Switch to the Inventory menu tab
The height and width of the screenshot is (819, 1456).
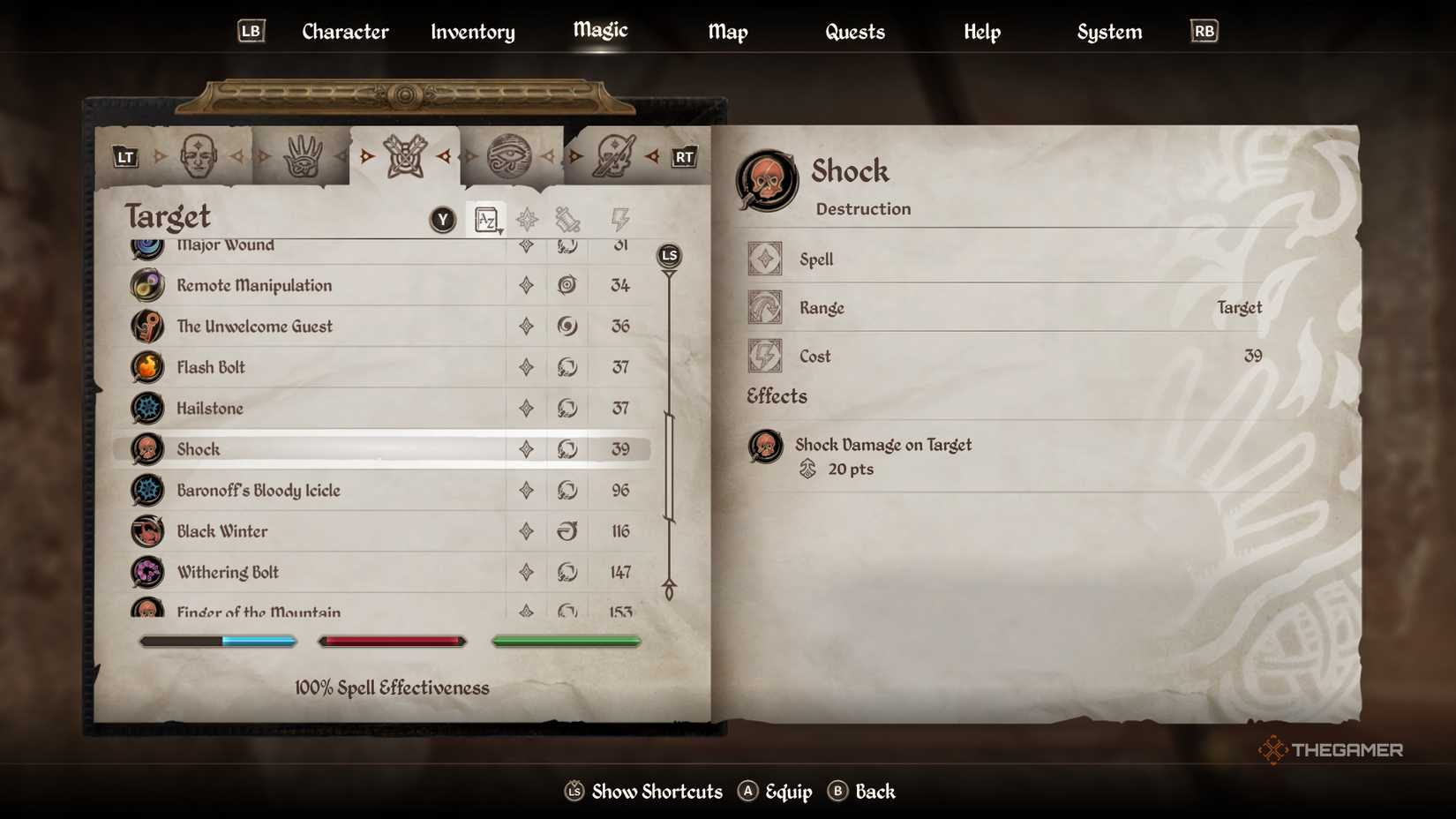point(471,32)
